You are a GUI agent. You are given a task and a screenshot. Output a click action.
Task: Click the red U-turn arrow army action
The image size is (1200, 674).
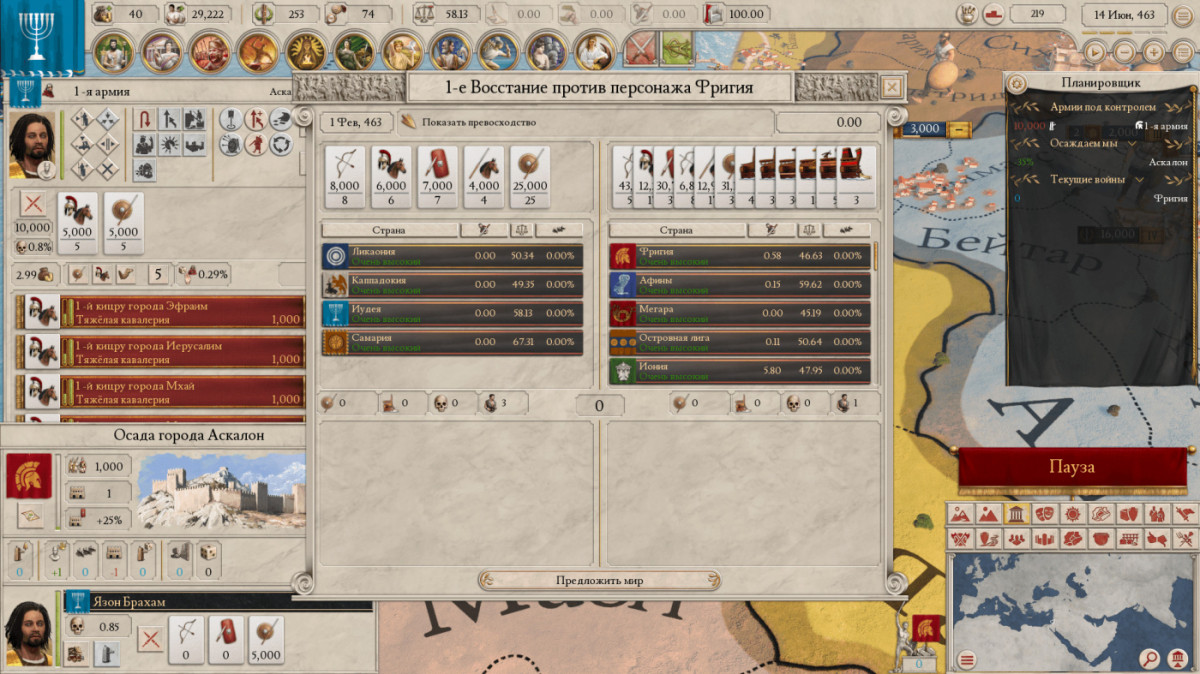coord(144,120)
